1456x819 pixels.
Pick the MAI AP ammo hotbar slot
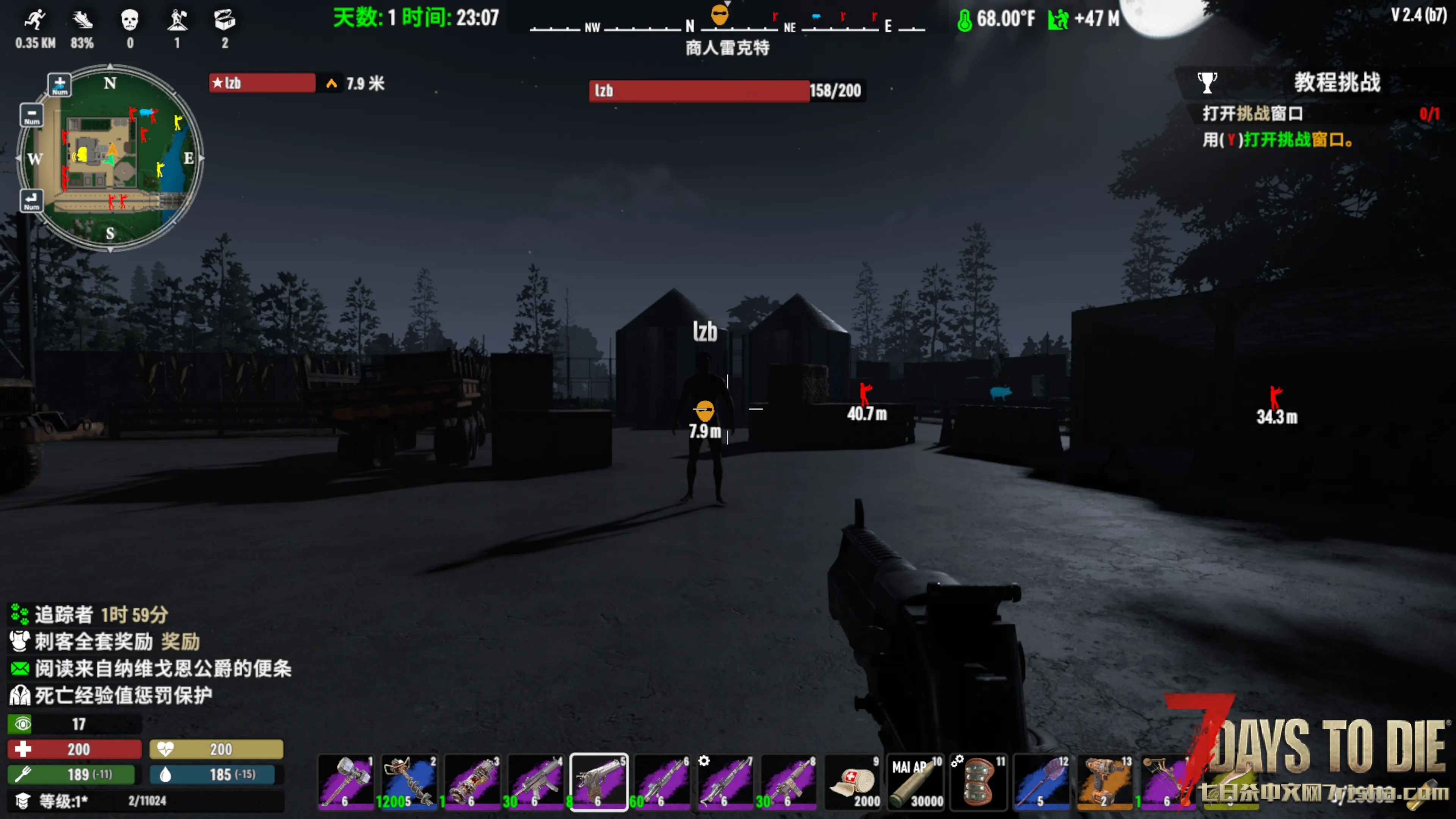coord(916,782)
